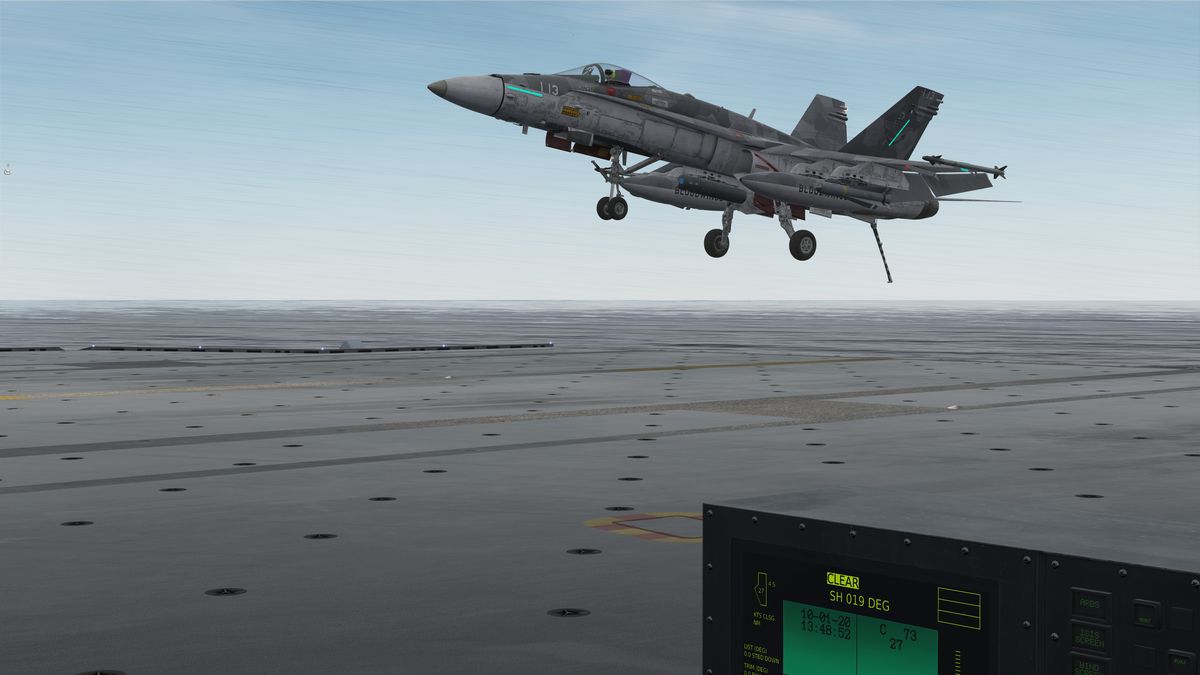Select the ARBS button on LSO panel

[x=1091, y=603]
